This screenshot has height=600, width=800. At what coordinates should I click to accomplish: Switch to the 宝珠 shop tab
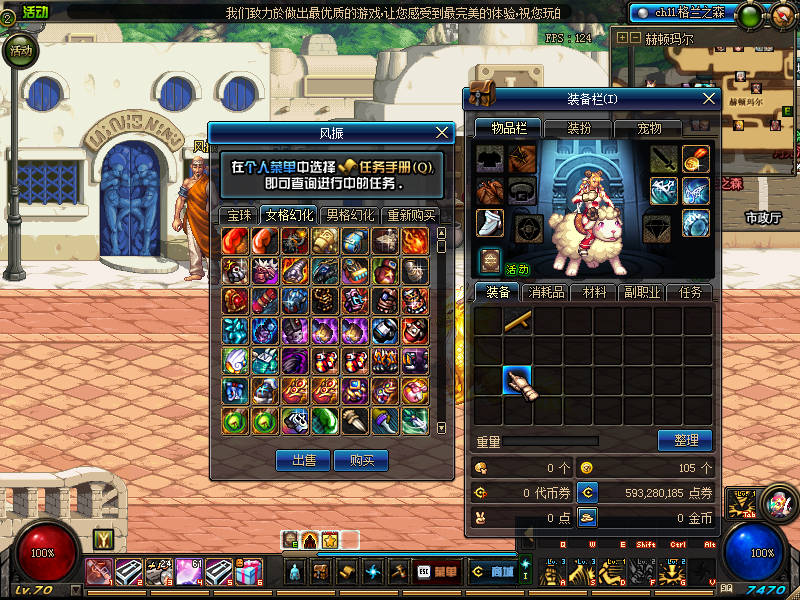pyautogui.click(x=239, y=214)
